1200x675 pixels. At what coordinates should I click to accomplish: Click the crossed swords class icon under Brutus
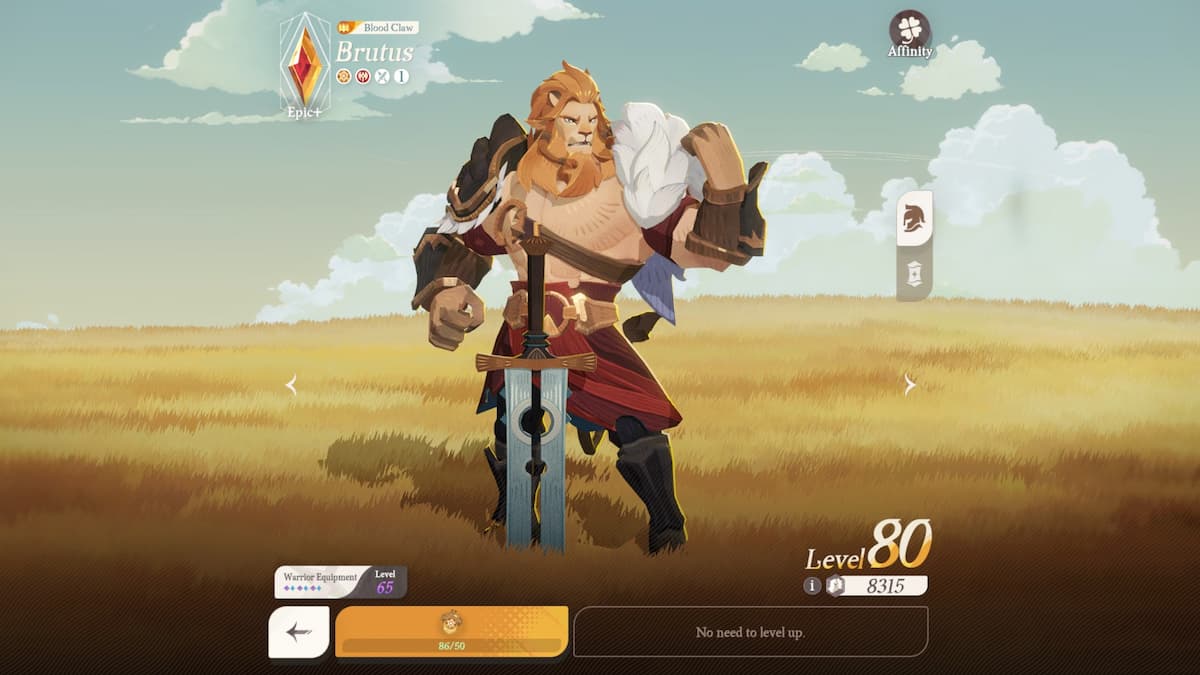pyautogui.click(x=382, y=76)
